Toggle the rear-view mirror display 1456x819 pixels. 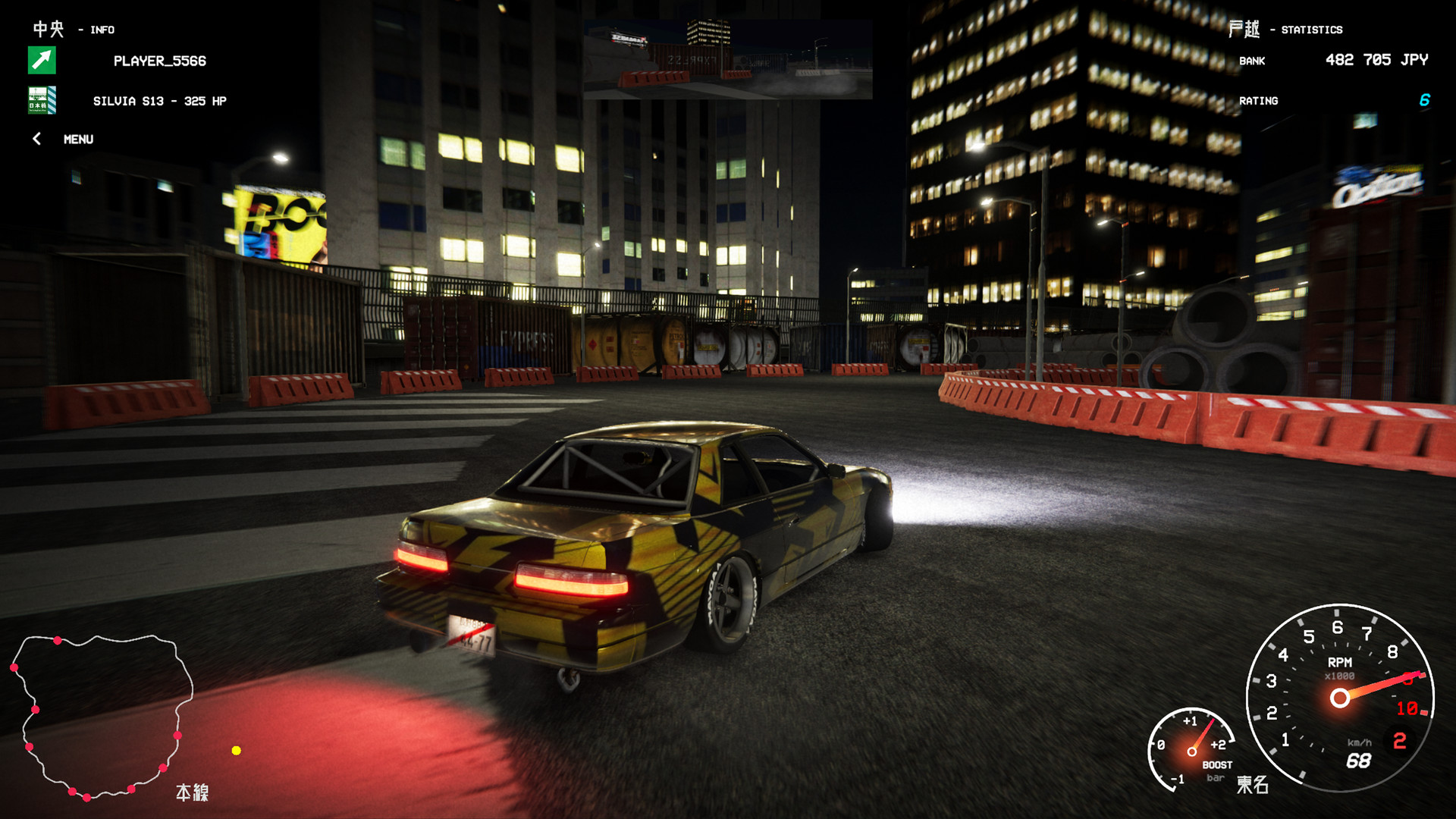point(726,61)
